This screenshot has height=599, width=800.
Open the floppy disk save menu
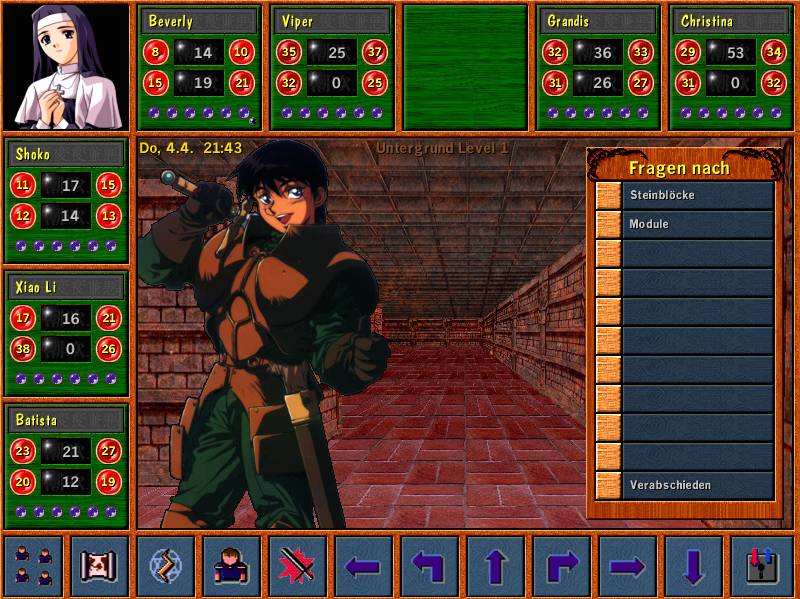(x=760, y=566)
